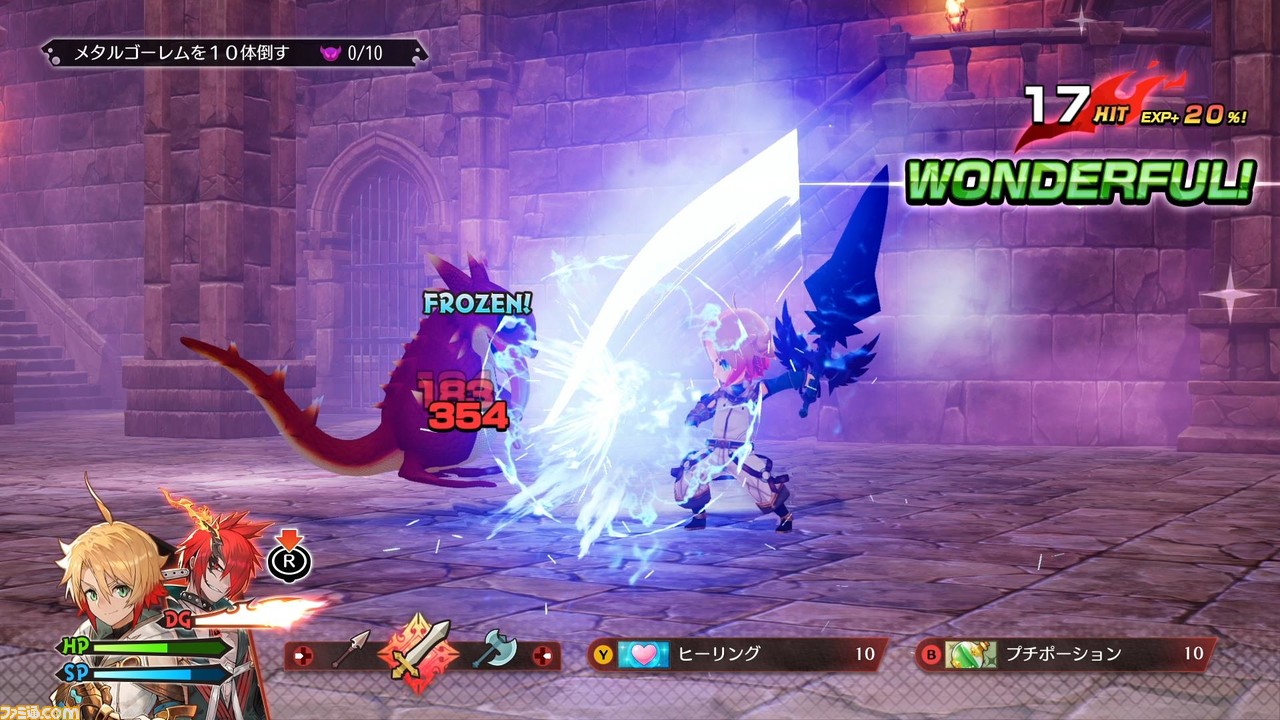This screenshot has height=720, width=1280.
Task: Click the pink heart healing item icon
Action: pos(643,653)
